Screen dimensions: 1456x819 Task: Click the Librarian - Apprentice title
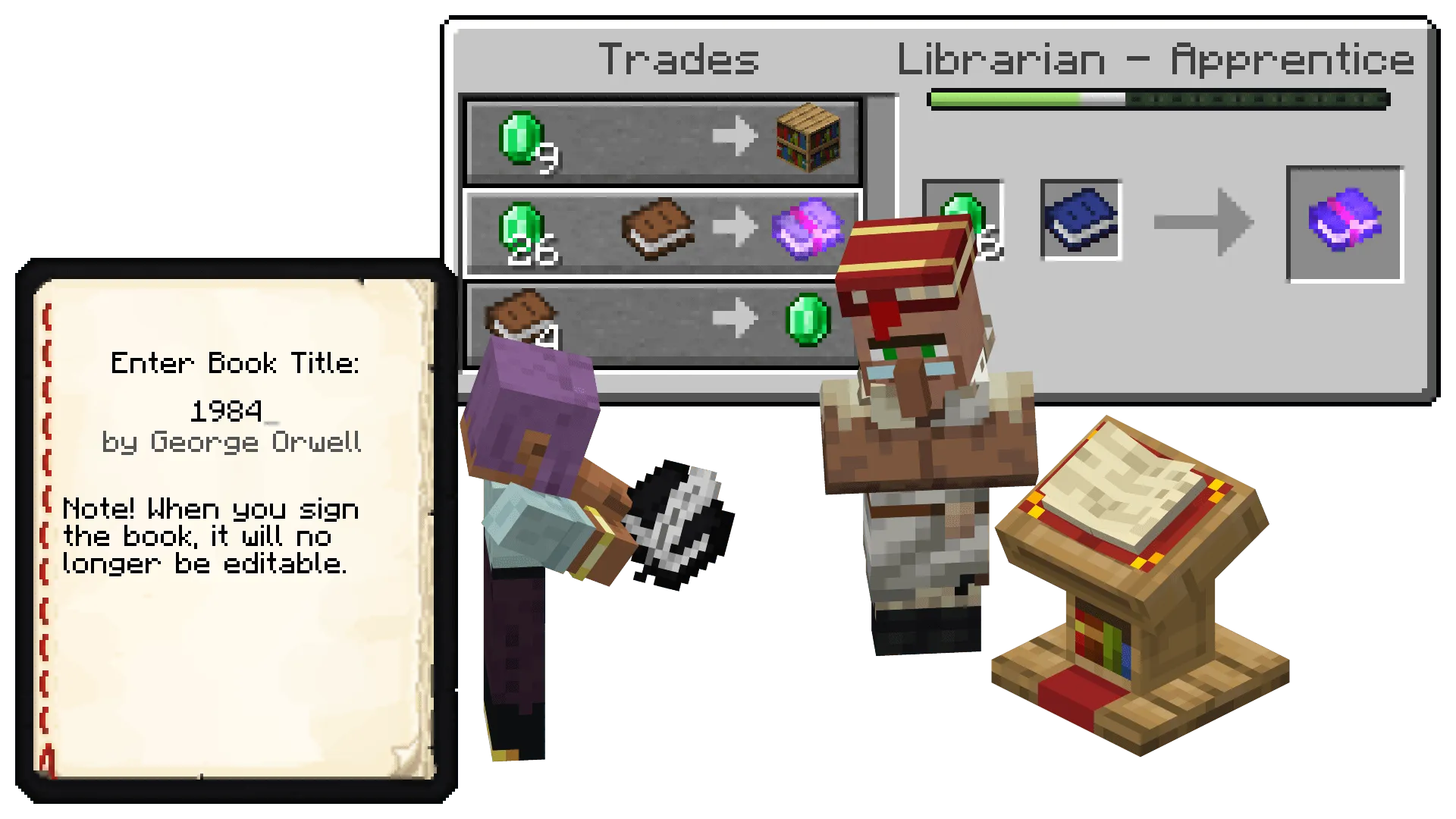[x=1153, y=61]
